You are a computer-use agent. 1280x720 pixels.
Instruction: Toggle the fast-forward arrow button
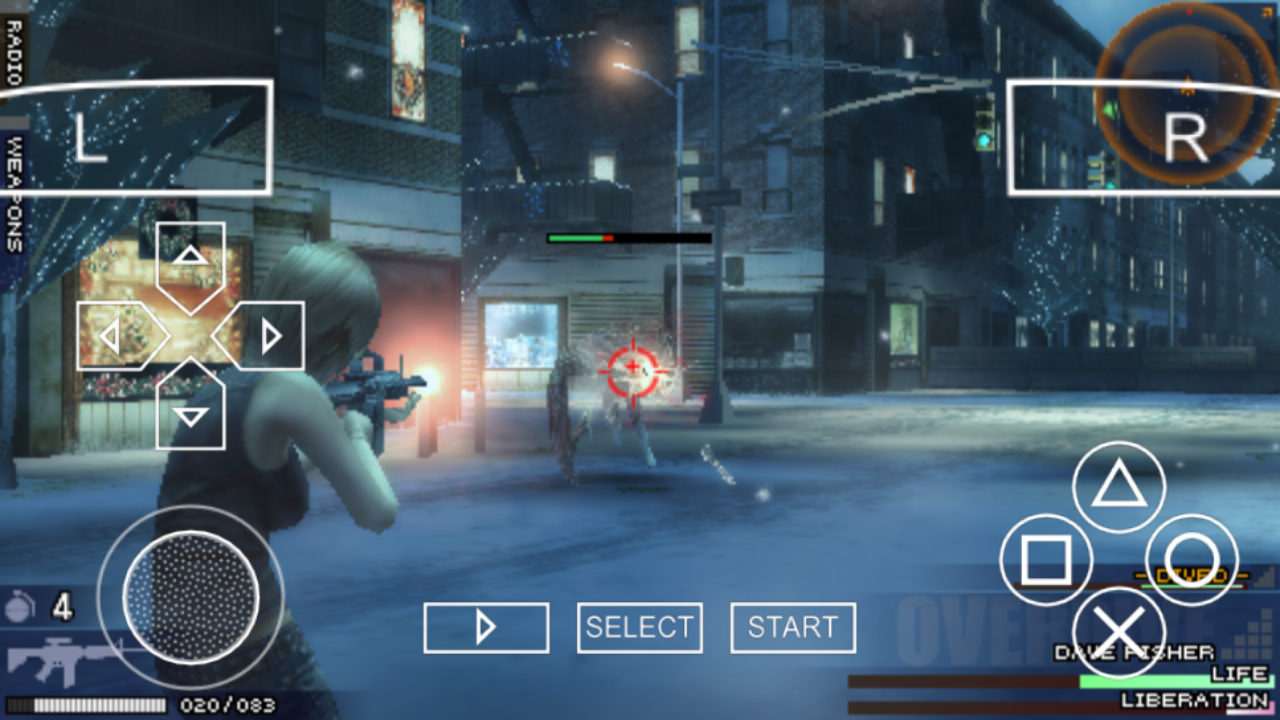point(486,628)
